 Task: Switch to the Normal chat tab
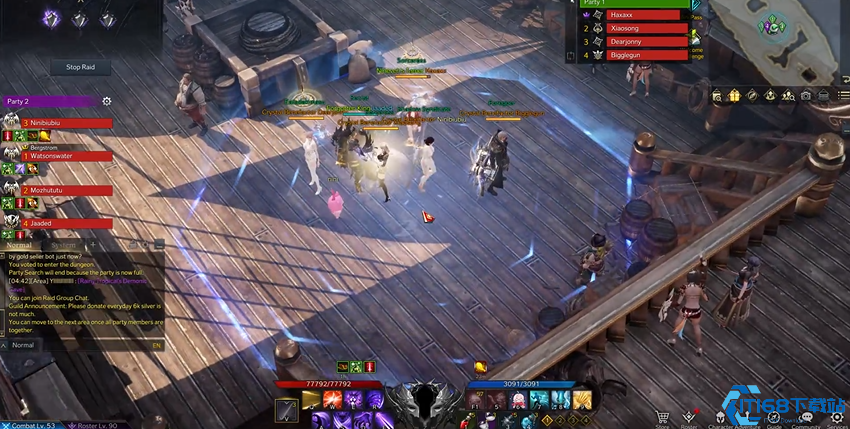[x=20, y=245]
